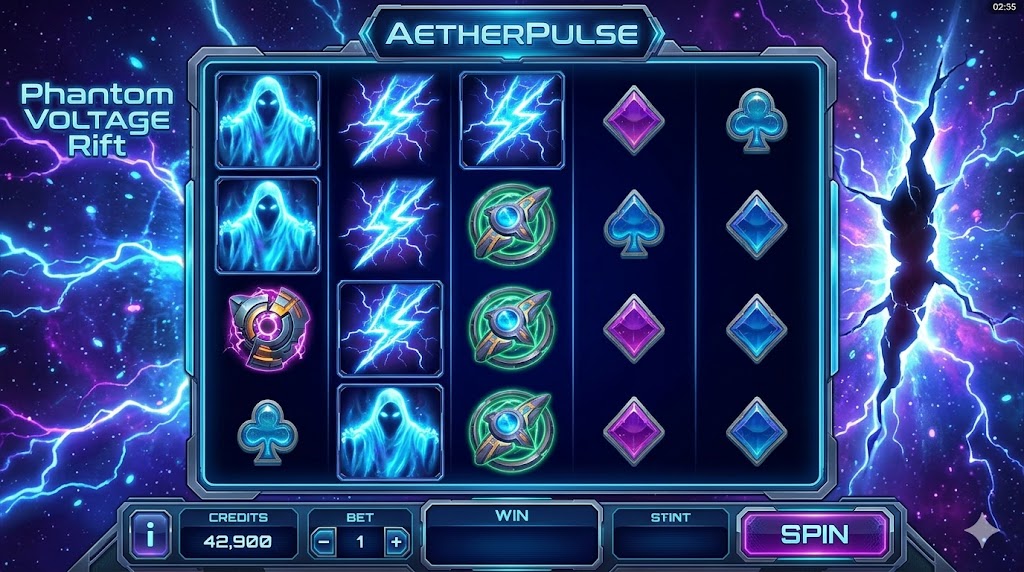This screenshot has width=1024, height=572.
Task: Increase the bet with the plus button
Action: pos(396,542)
